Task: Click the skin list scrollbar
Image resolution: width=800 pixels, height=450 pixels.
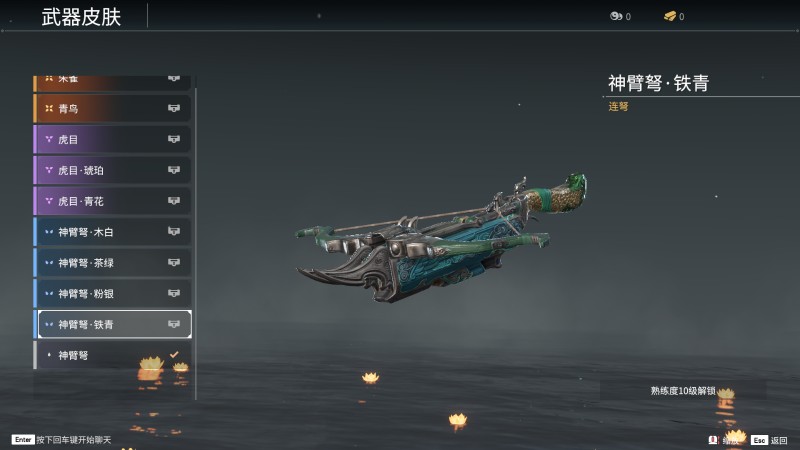Action: (196, 240)
